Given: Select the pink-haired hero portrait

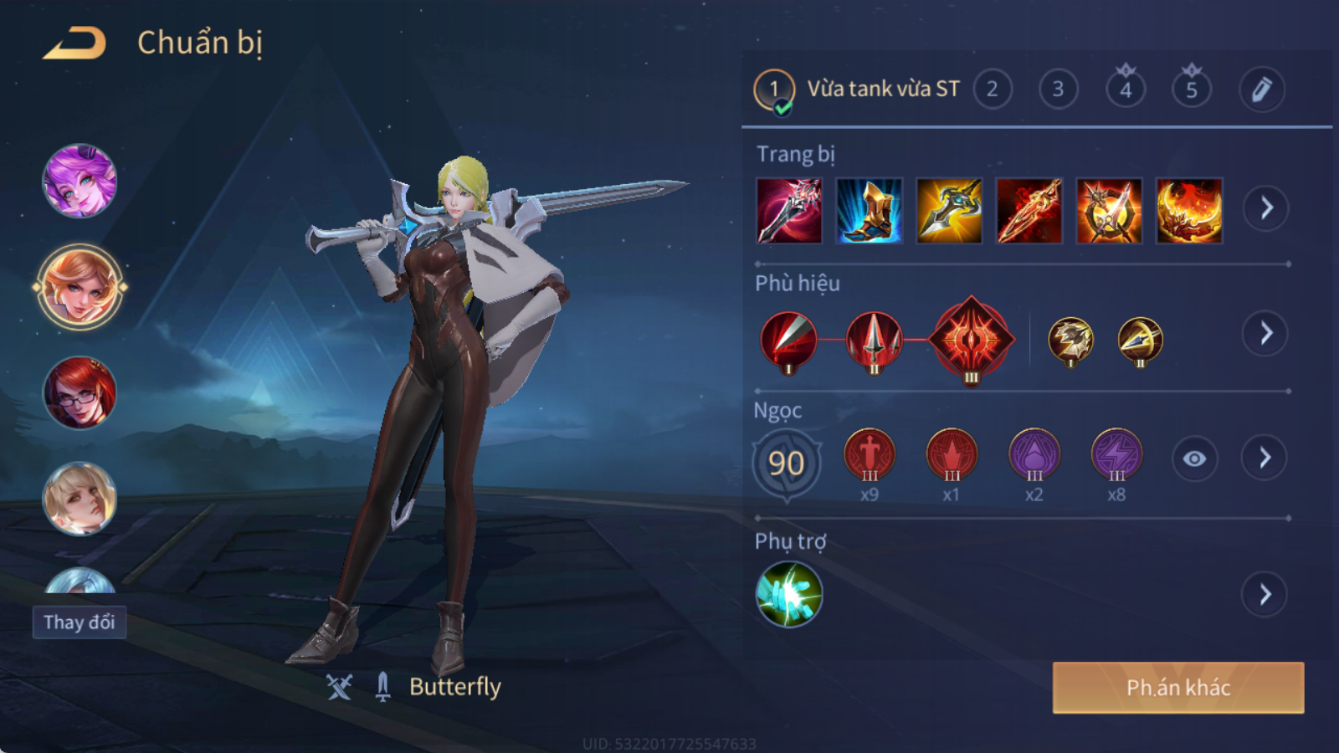Looking at the screenshot, I should click(80, 181).
